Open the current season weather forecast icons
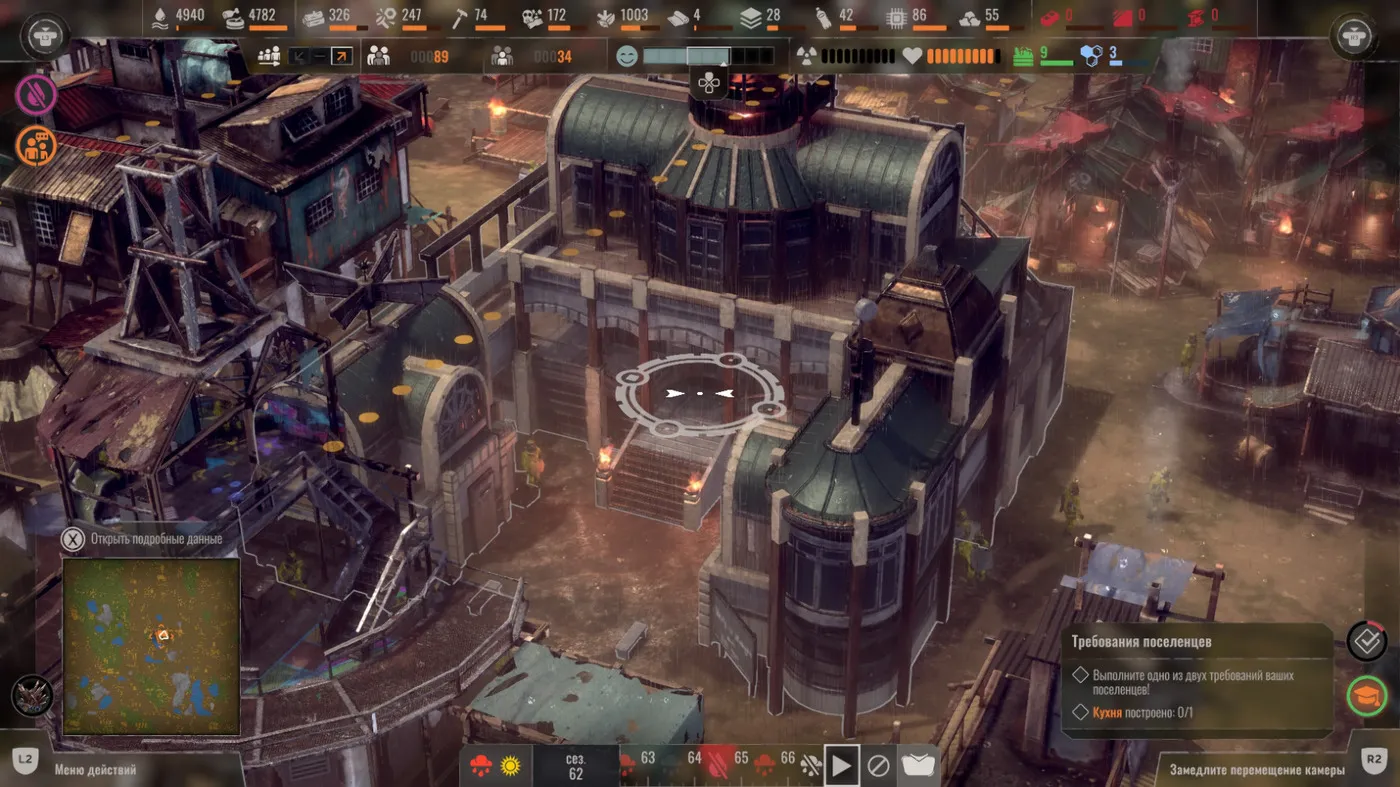Viewport: 1400px width, 787px height. (x=496, y=766)
